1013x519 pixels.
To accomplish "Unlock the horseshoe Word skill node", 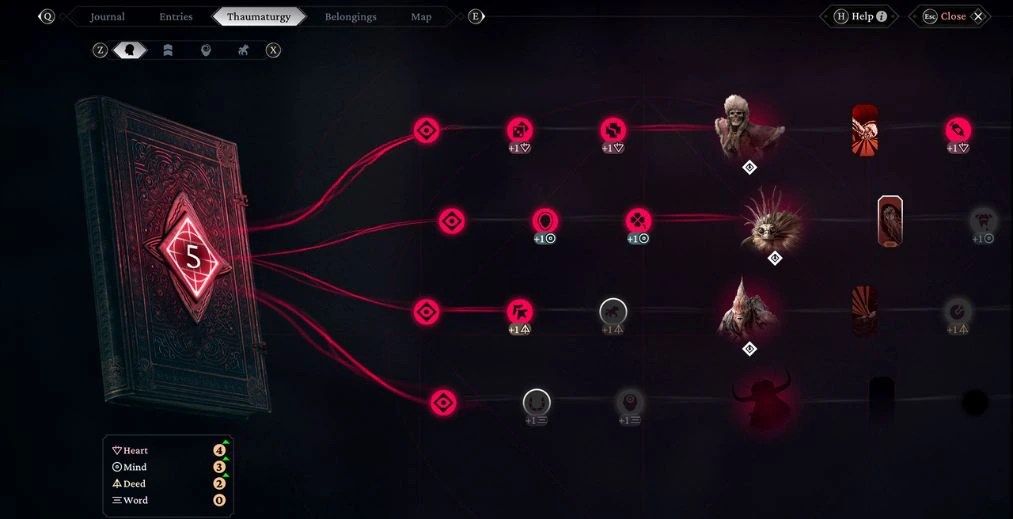I will click(x=537, y=402).
